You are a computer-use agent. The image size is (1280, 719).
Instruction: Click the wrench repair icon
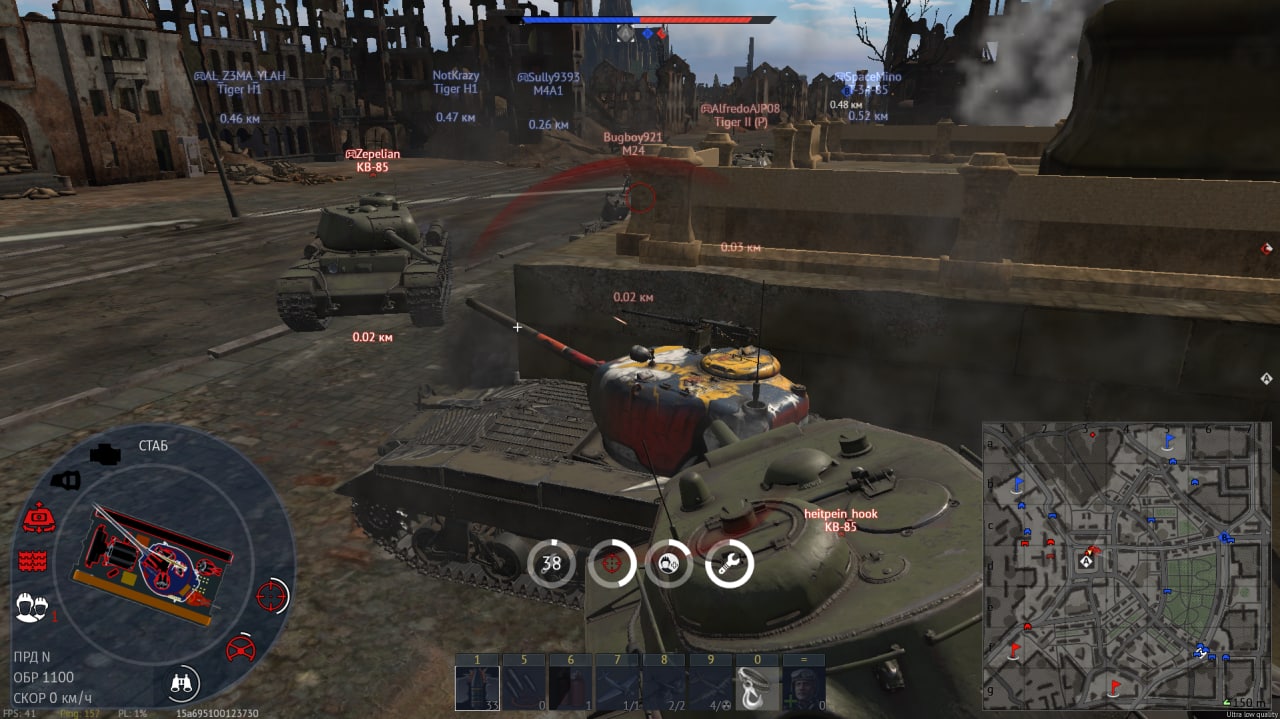[730, 564]
